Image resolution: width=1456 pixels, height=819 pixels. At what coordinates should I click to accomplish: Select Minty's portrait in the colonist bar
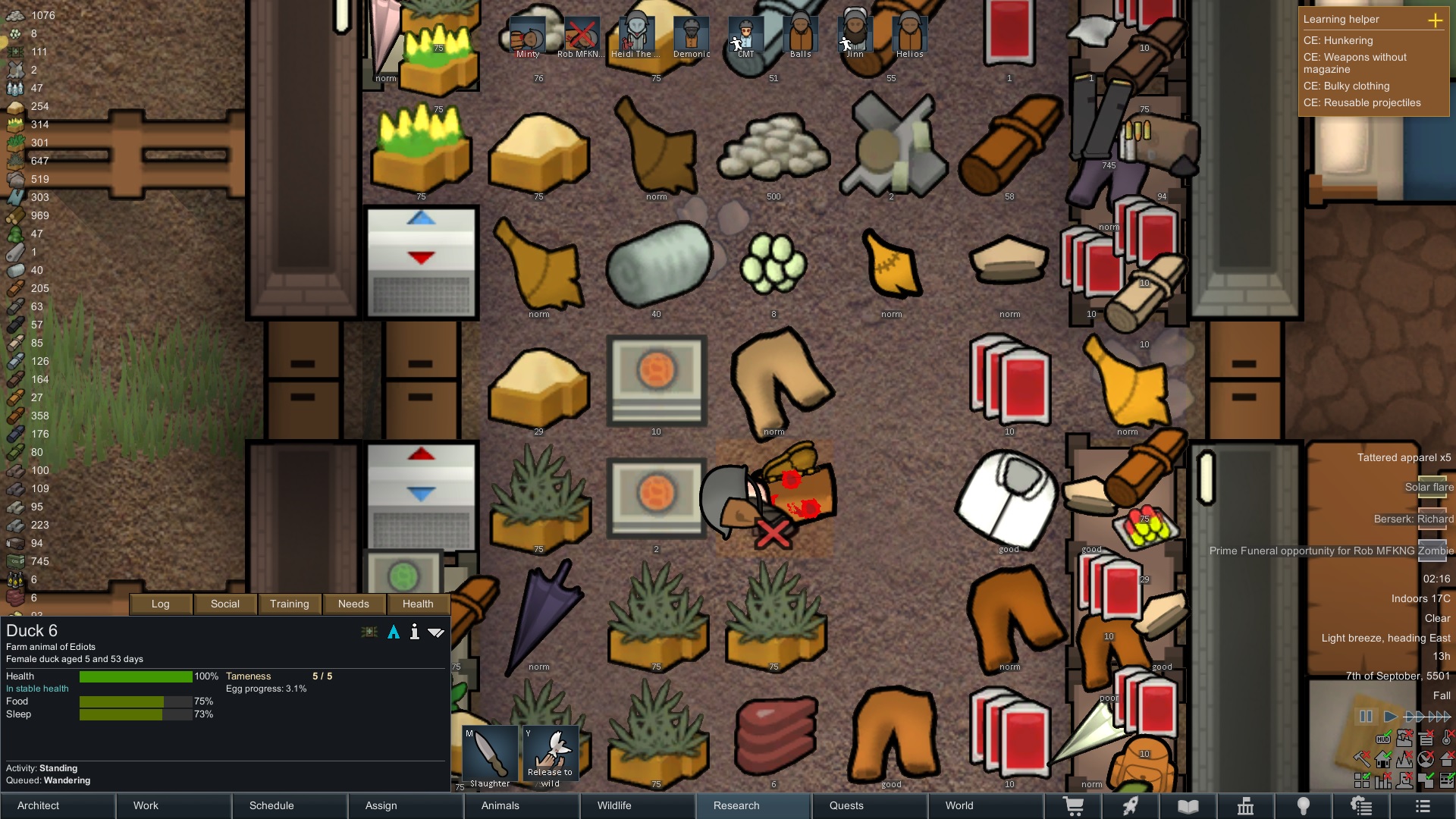[x=527, y=34]
